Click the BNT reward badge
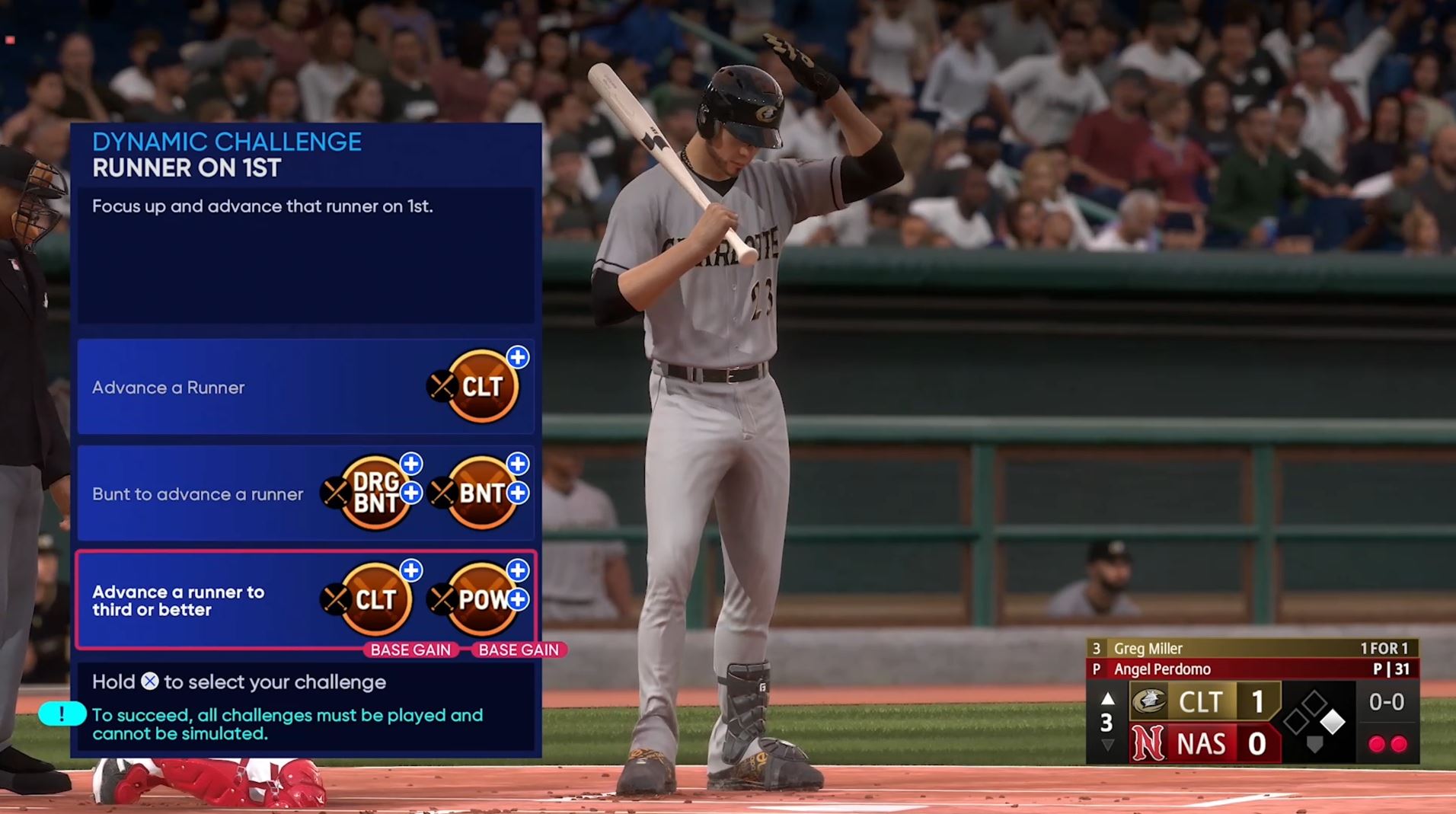The width and height of the screenshot is (1456, 814). (482, 493)
